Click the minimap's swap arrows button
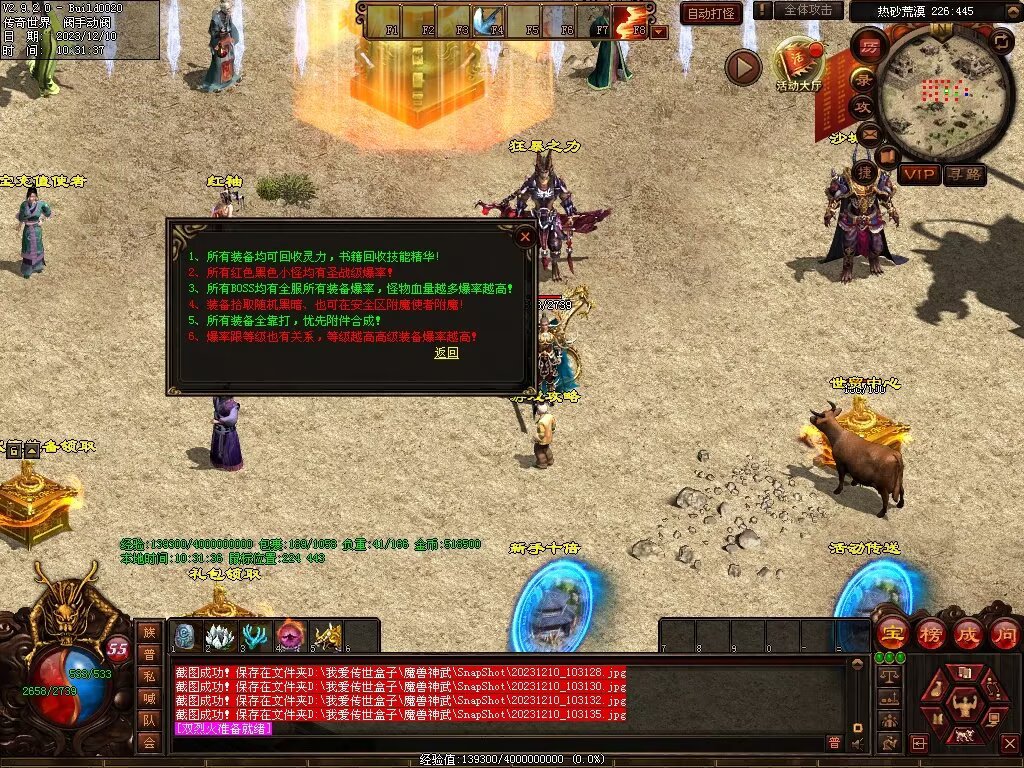Screen dimensions: 1024x768 1000,40
